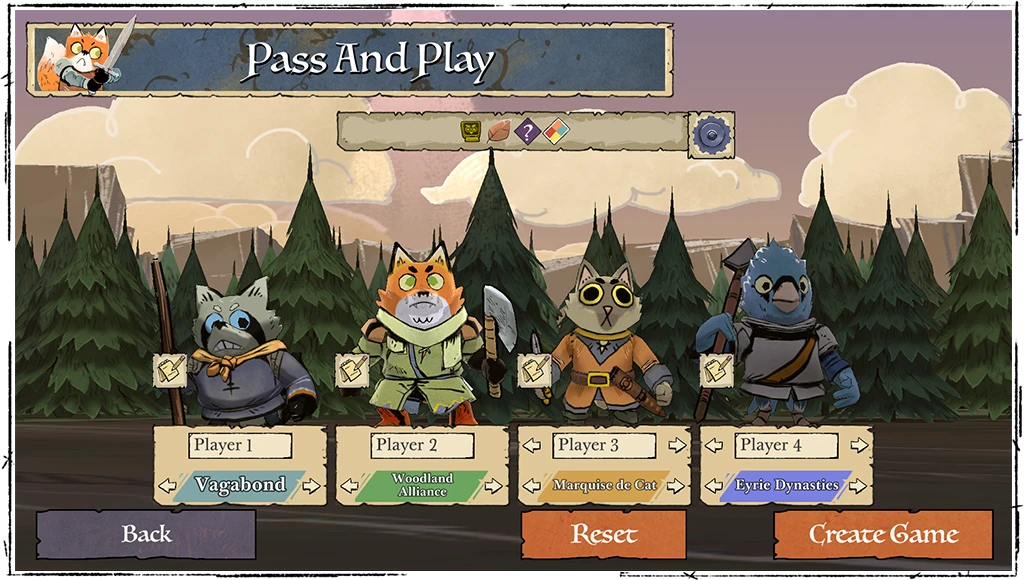The image size is (1024, 580).
Task: Reset the player setup
Action: (603, 534)
